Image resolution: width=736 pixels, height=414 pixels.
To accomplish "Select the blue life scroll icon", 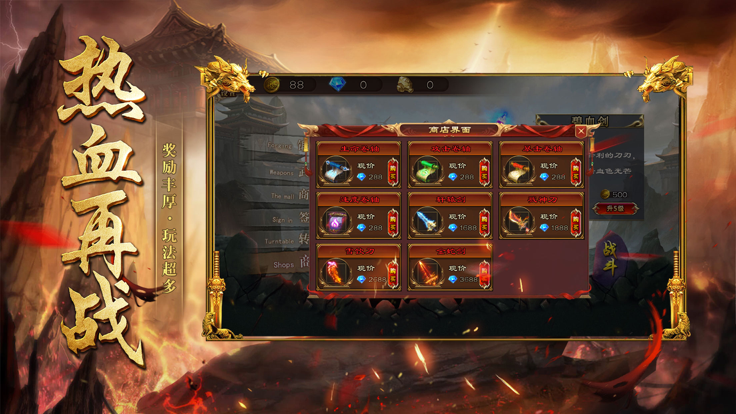I will [x=335, y=172].
